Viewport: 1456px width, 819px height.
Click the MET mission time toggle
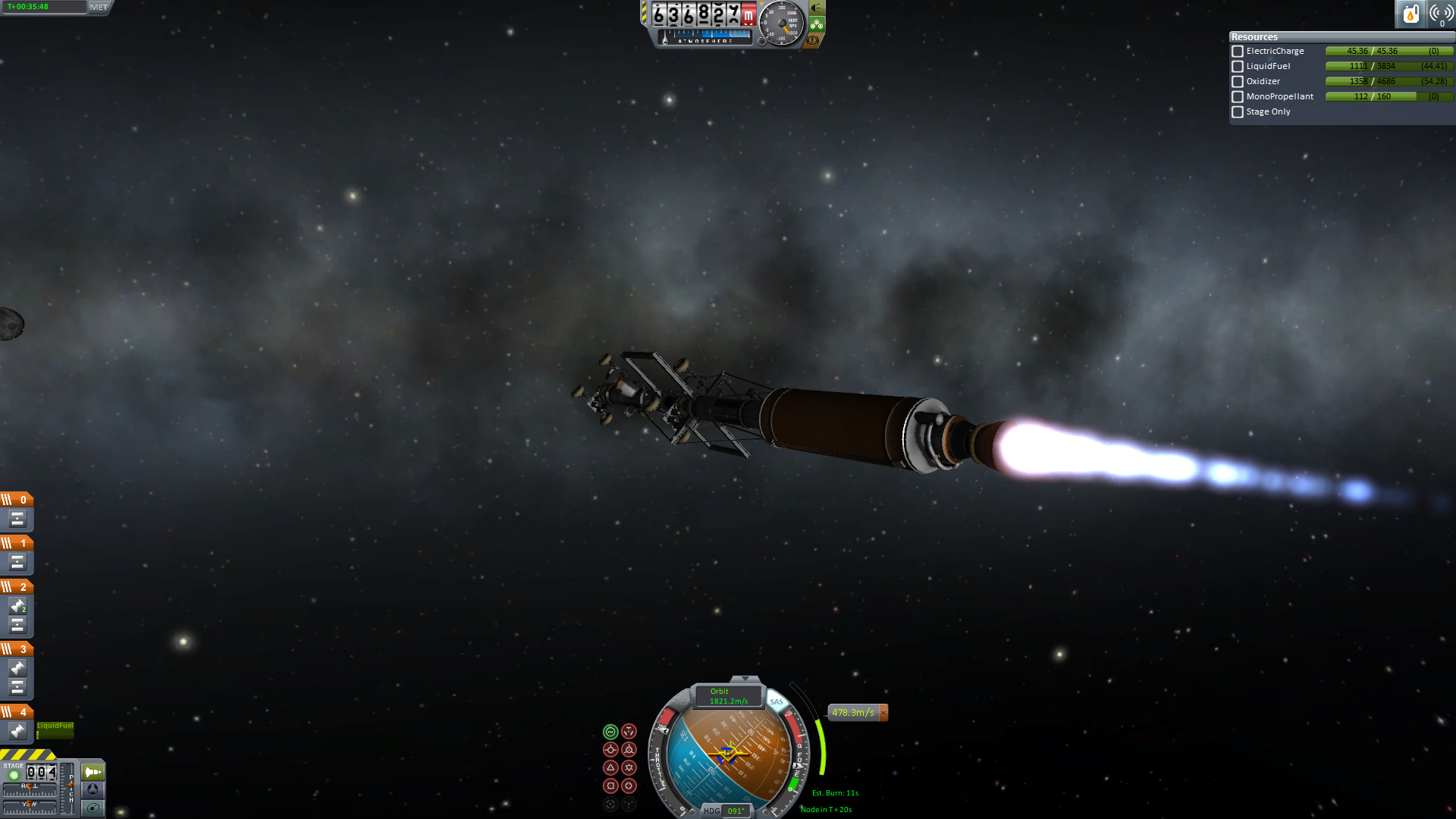(x=99, y=7)
